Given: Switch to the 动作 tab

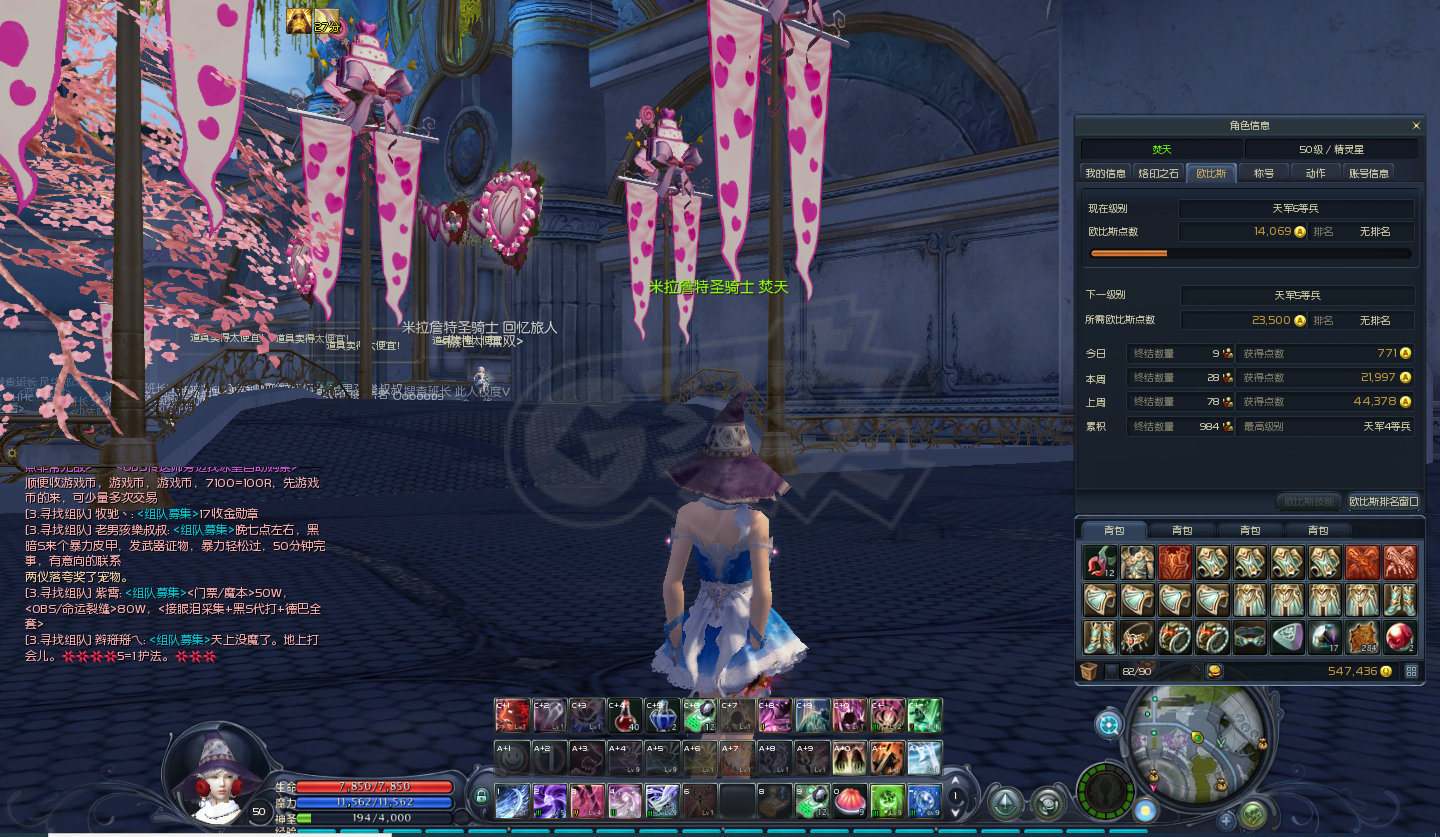Looking at the screenshot, I should pyautogui.click(x=1315, y=173).
